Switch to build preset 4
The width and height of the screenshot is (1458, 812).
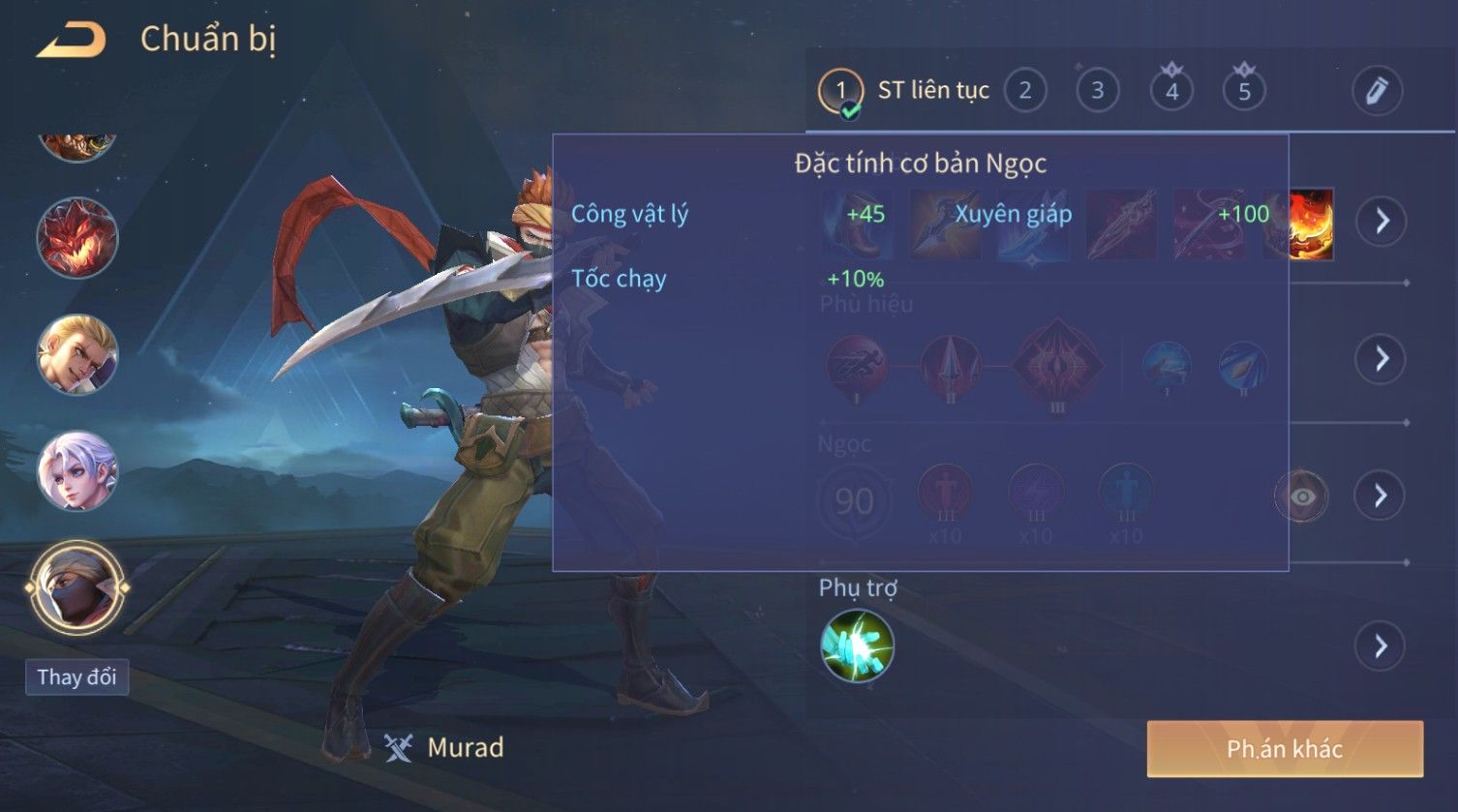[x=1171, y=91]
